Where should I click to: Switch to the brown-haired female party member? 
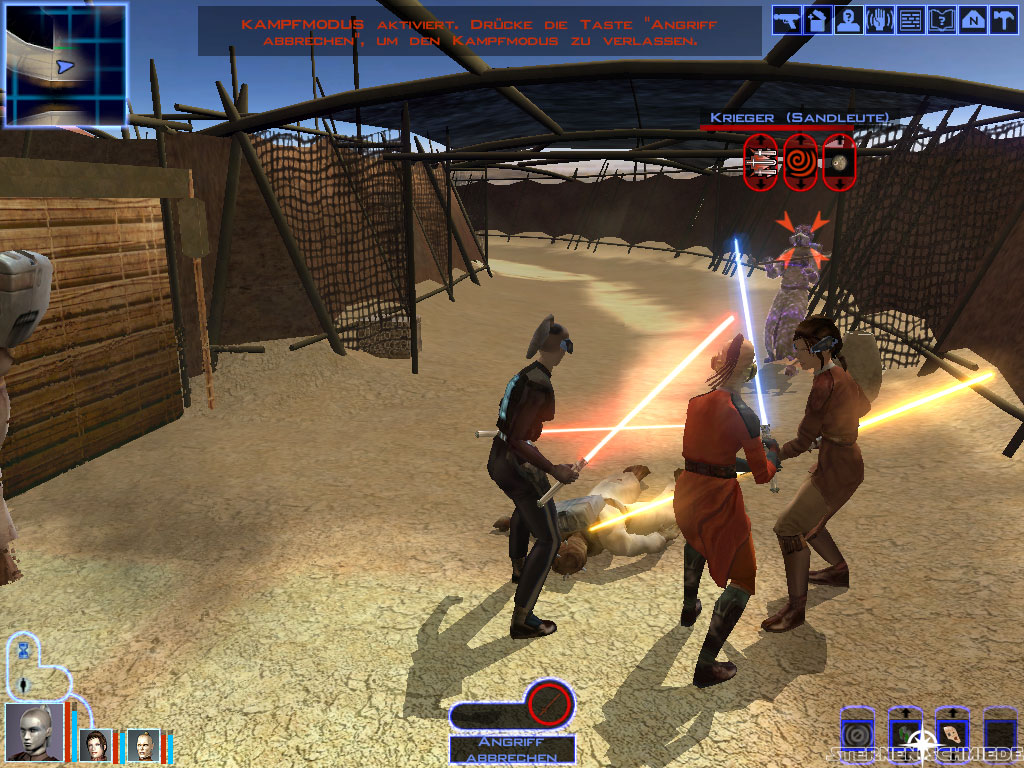[x=97, y=745]
